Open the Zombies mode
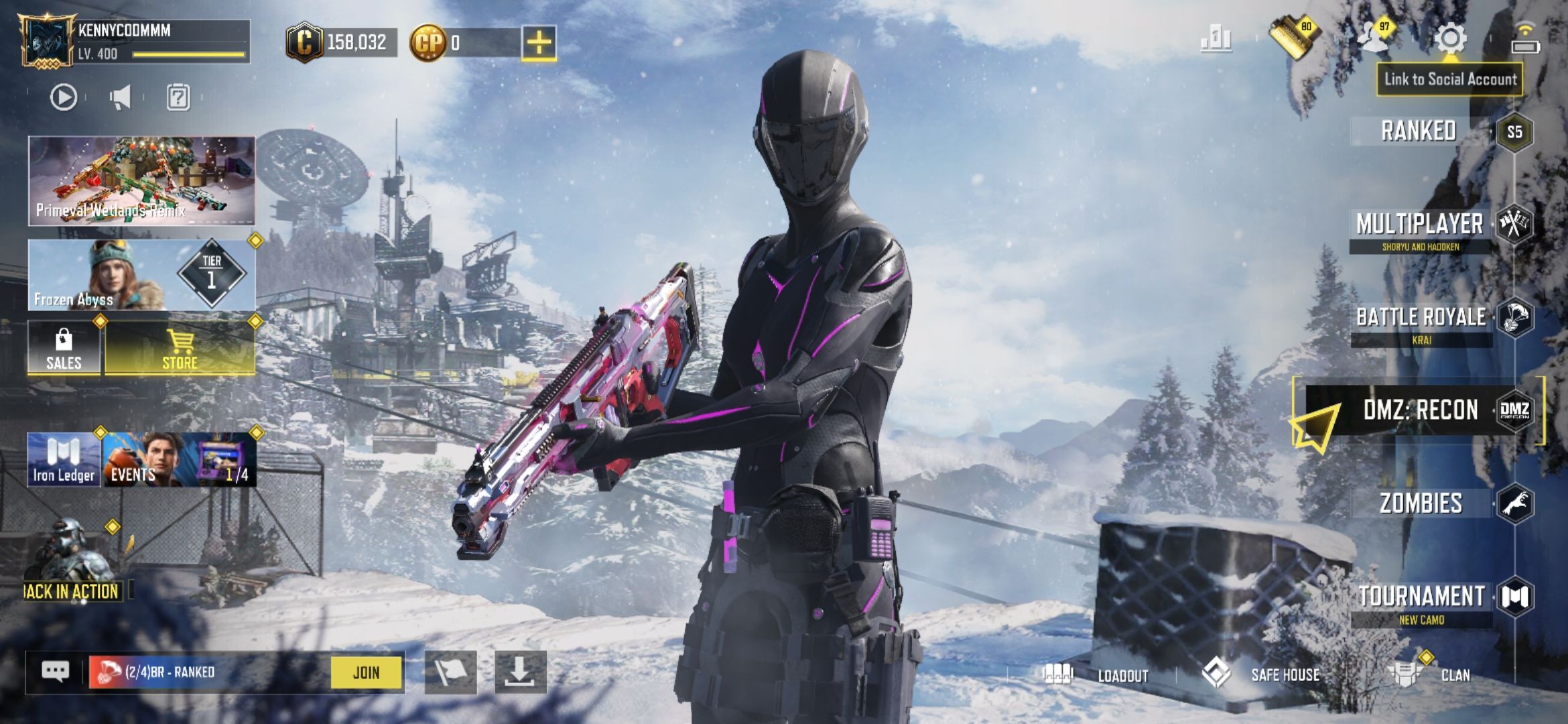The image size is (1568, 724). pyautogui.click(x=1422, y=503)
